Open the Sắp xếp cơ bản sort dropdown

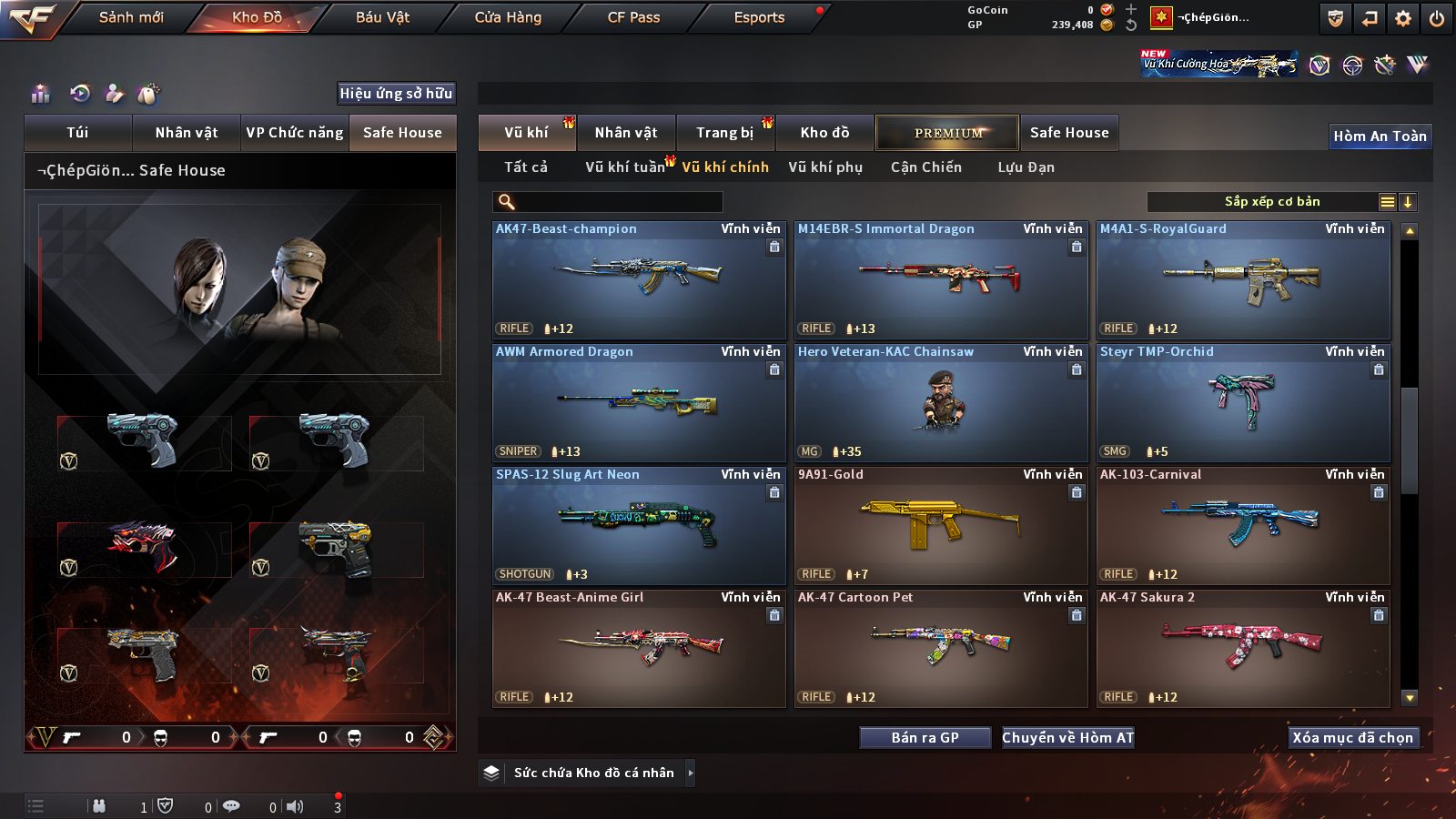1271,202
